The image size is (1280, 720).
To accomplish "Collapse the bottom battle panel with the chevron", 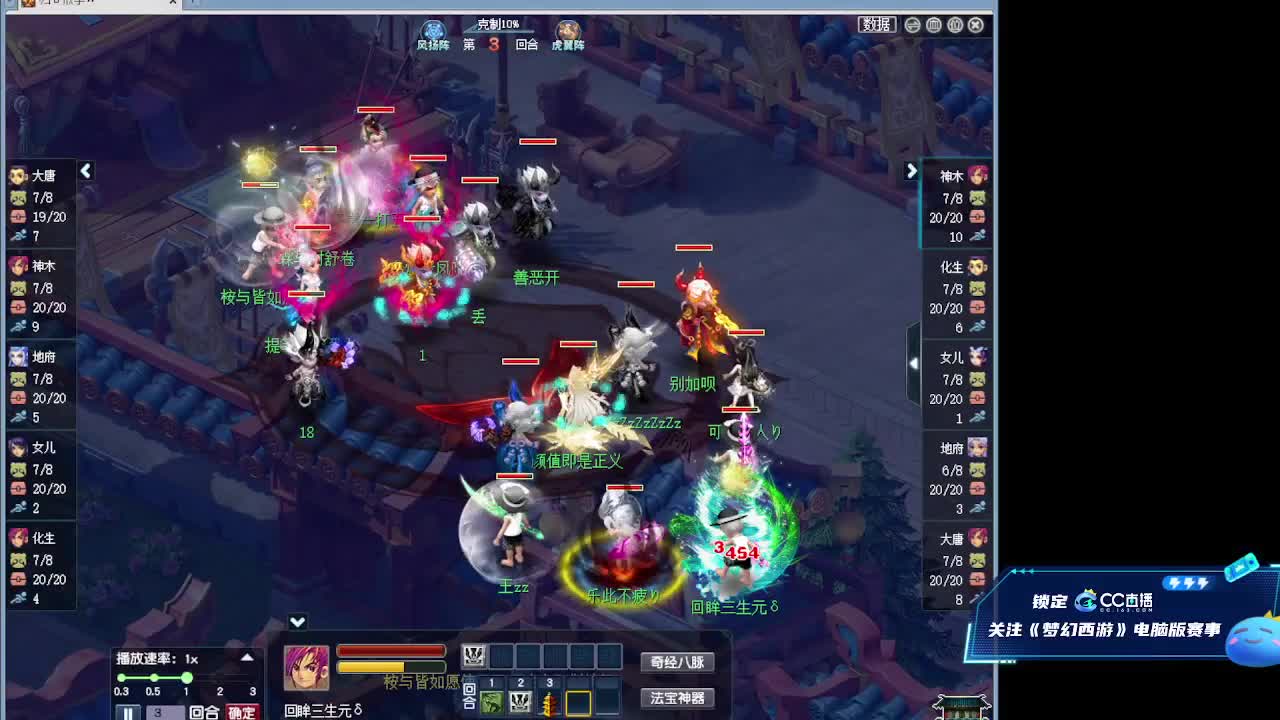I will 296,621.
